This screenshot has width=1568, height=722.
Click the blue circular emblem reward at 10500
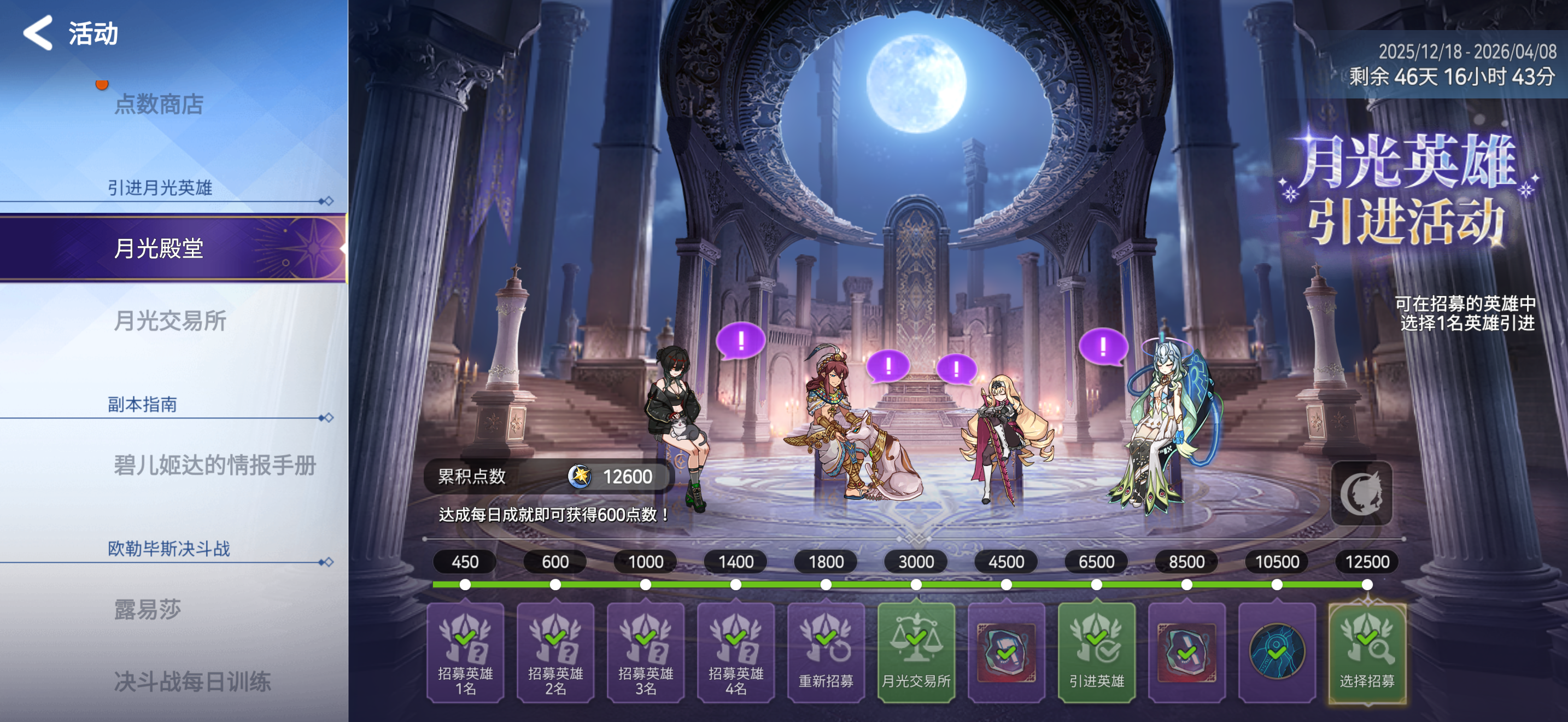click(x=1277, y=653)
